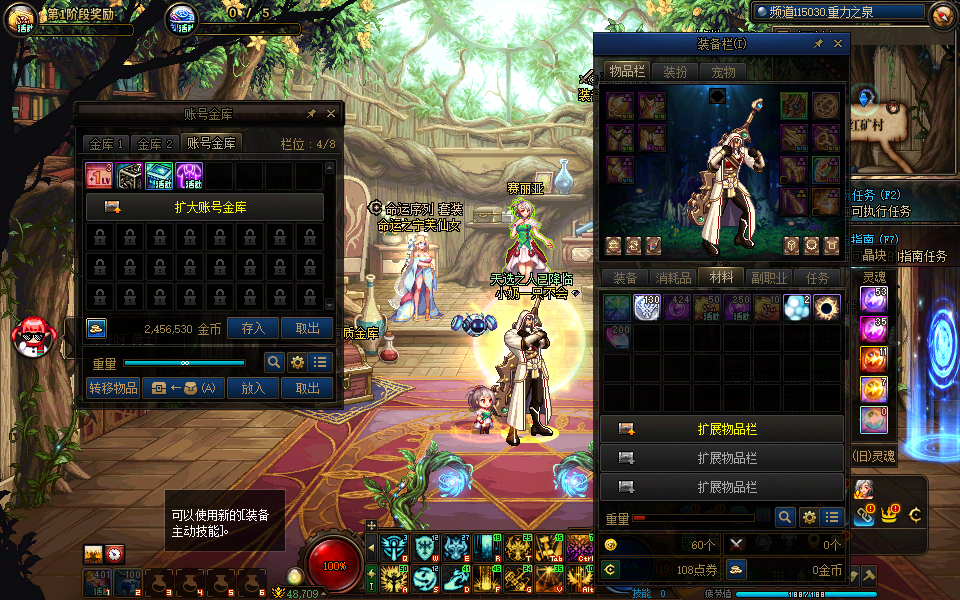960x600 pixels.
Task: Close the equipment window 装备栏
Action: [838, 44]
